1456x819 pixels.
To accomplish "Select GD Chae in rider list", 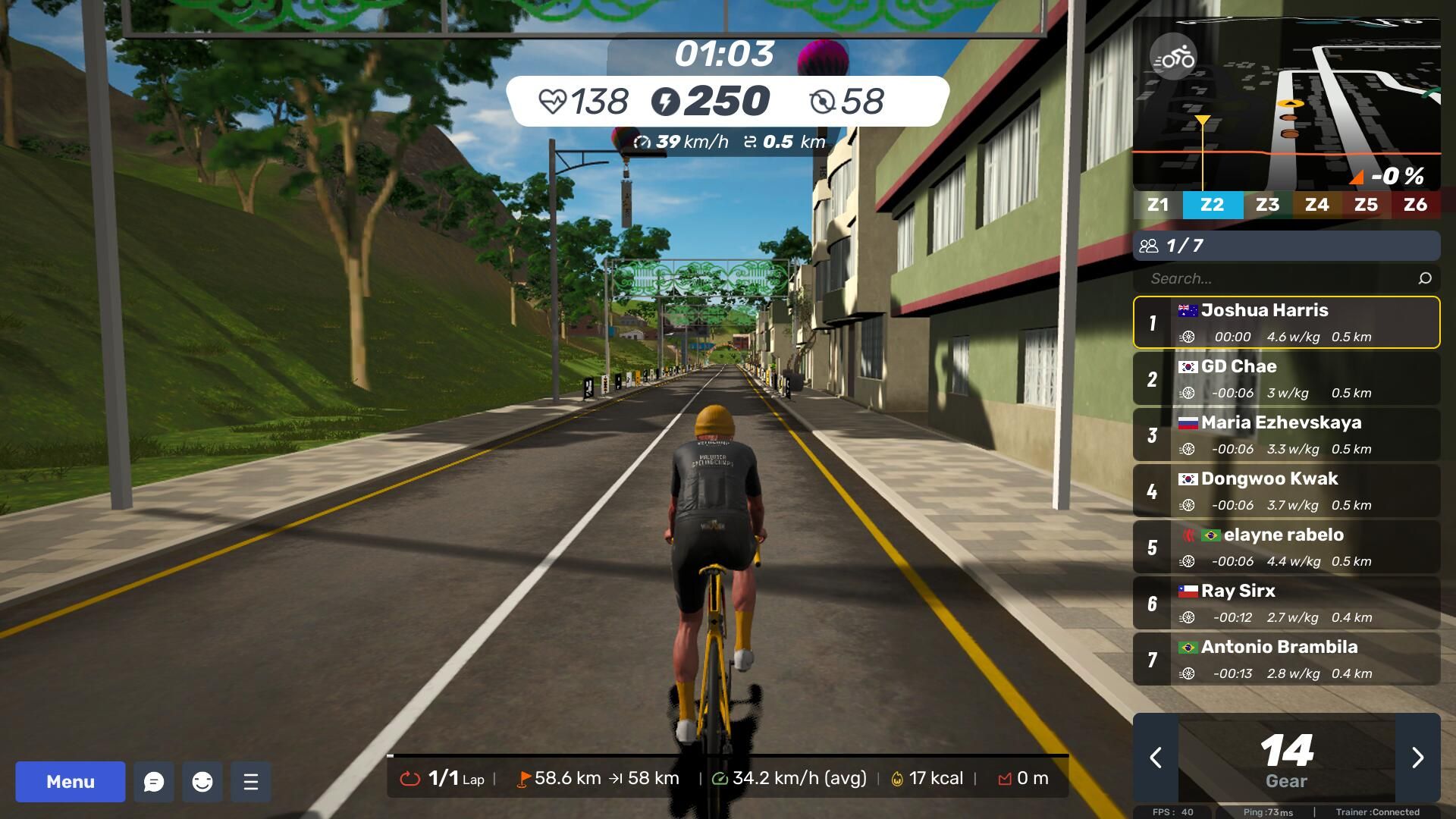I will [1287, 378].
